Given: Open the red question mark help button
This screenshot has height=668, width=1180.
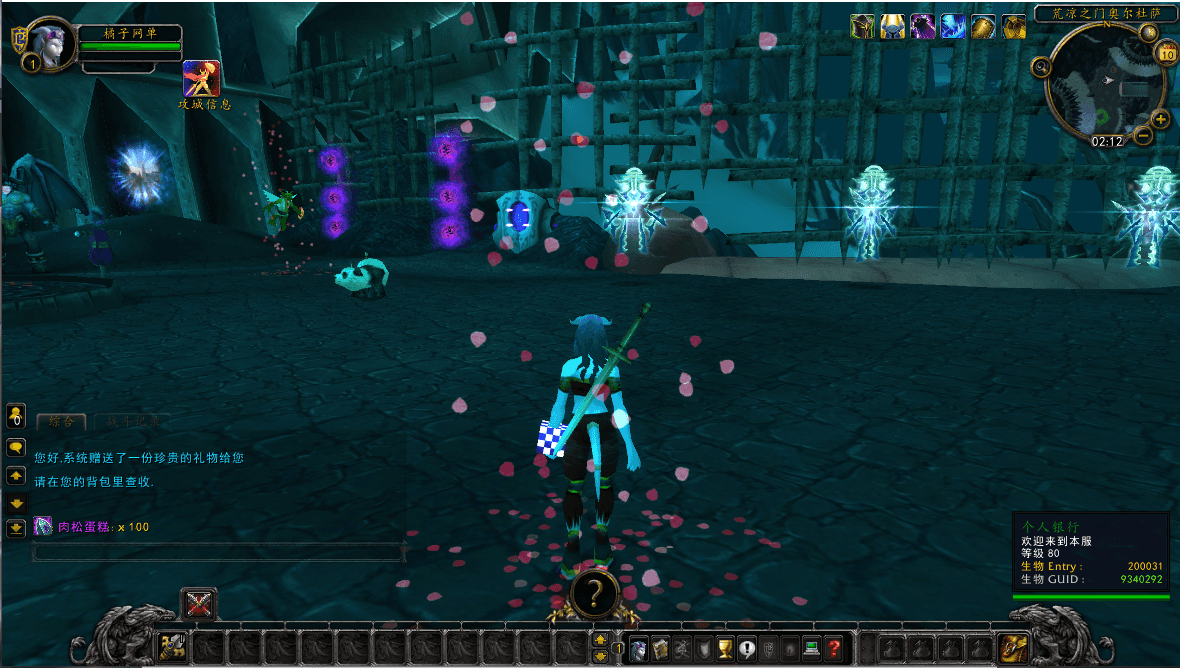Looking at the screenshot, I should pos(834,648).
